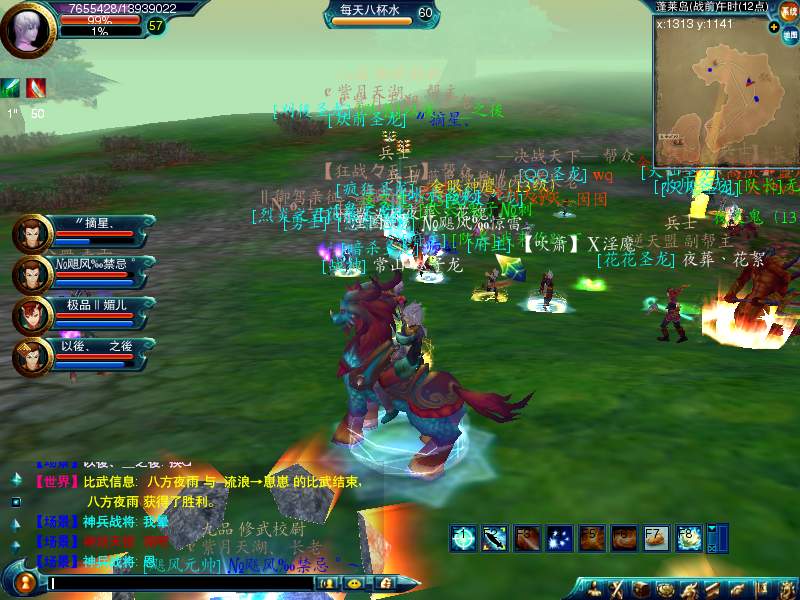
Task: Click your own character portrait
Action: [x=28, y=30]
